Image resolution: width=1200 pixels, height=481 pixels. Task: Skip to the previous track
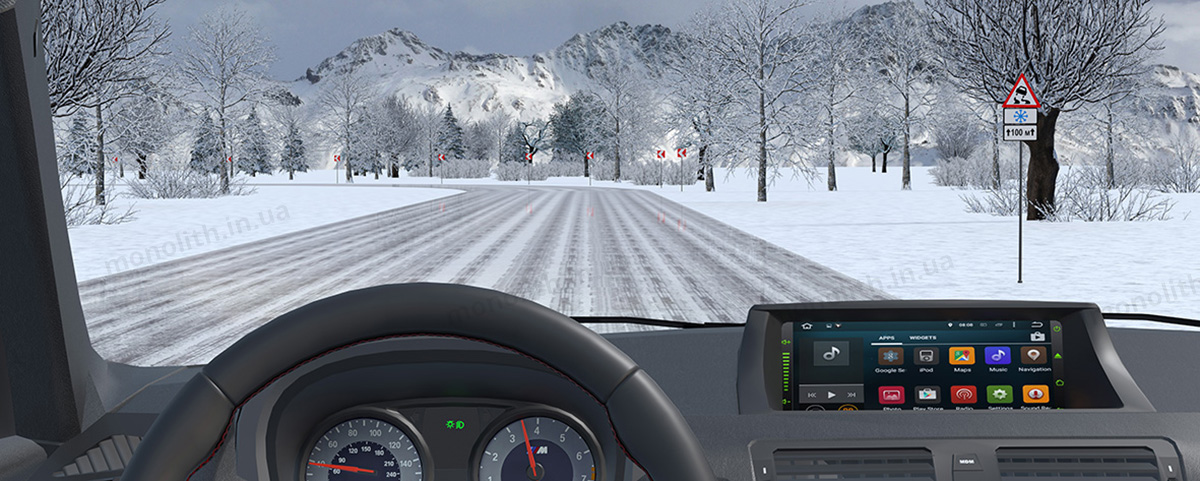tap(812, 394)
